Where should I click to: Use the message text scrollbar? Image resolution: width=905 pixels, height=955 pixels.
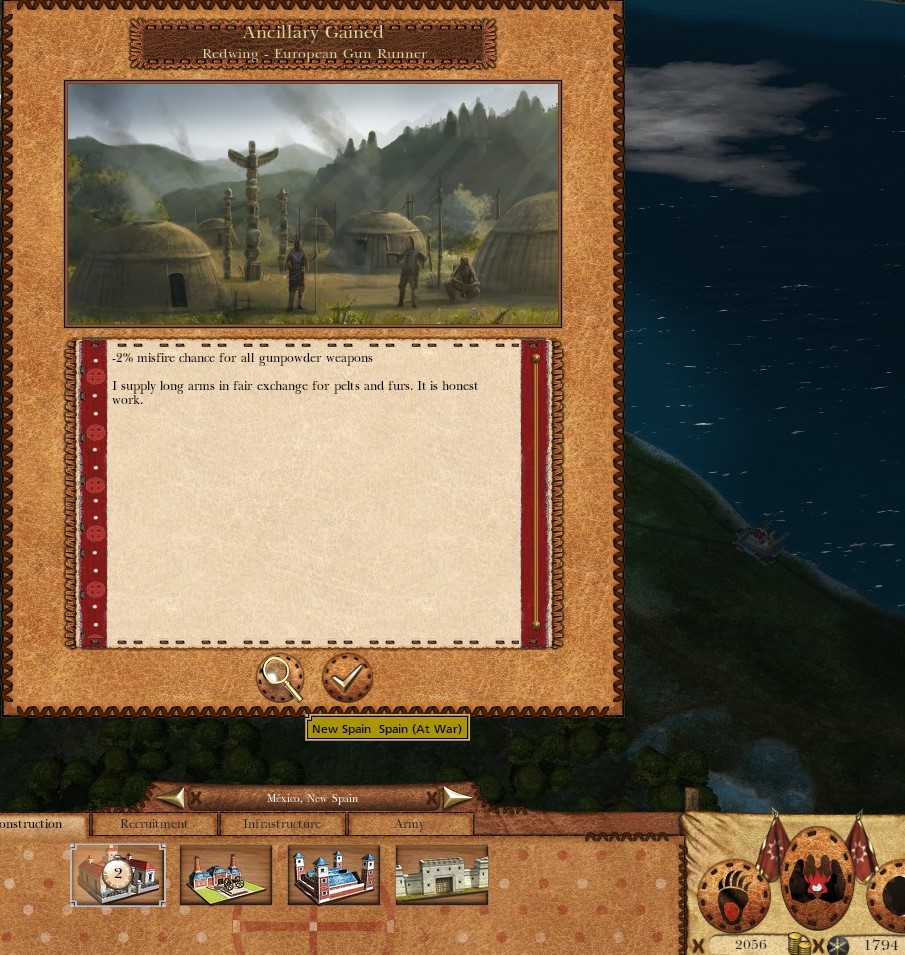(x=536, y=492)
